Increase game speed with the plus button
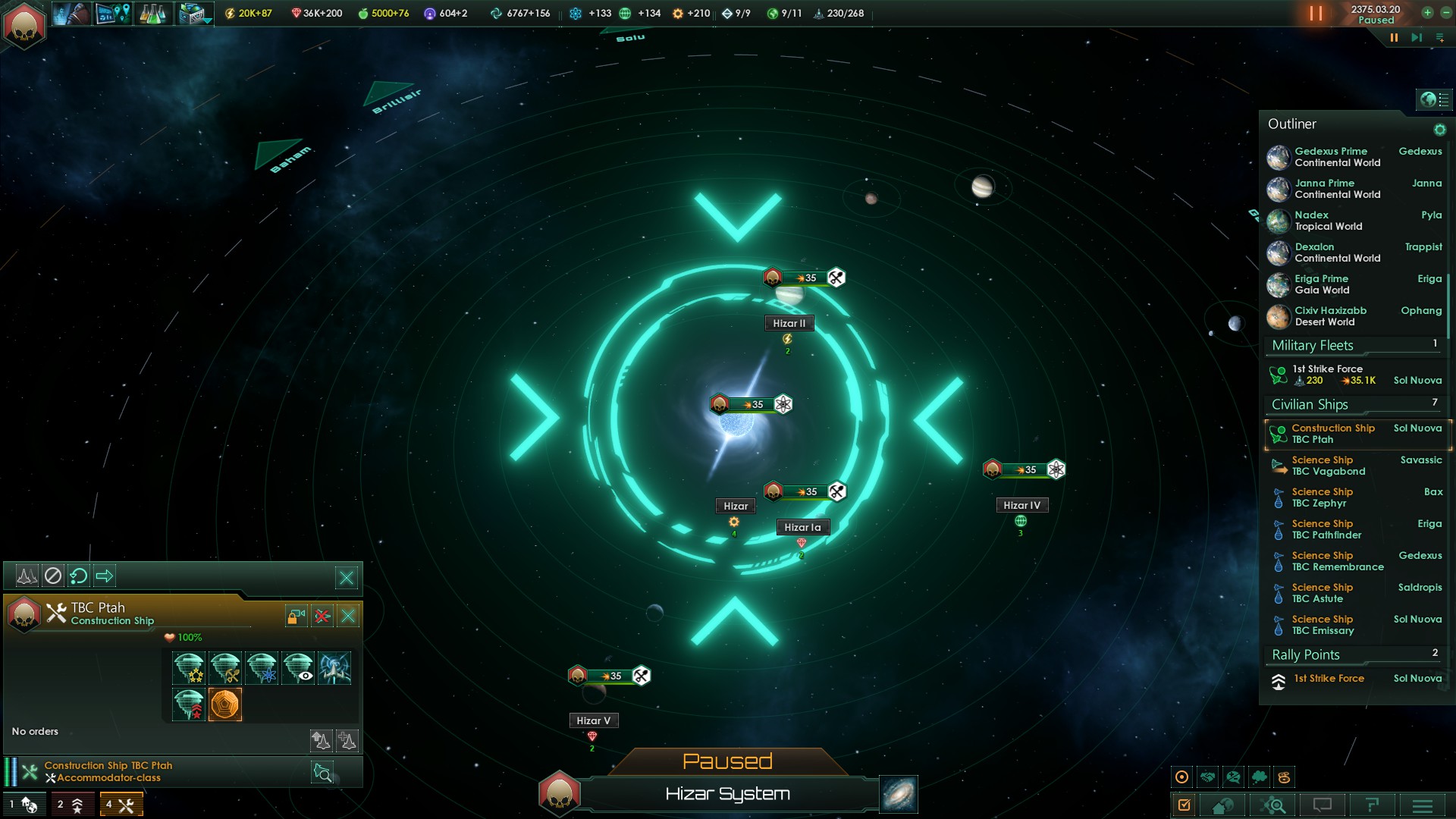 coord(1427,13)
